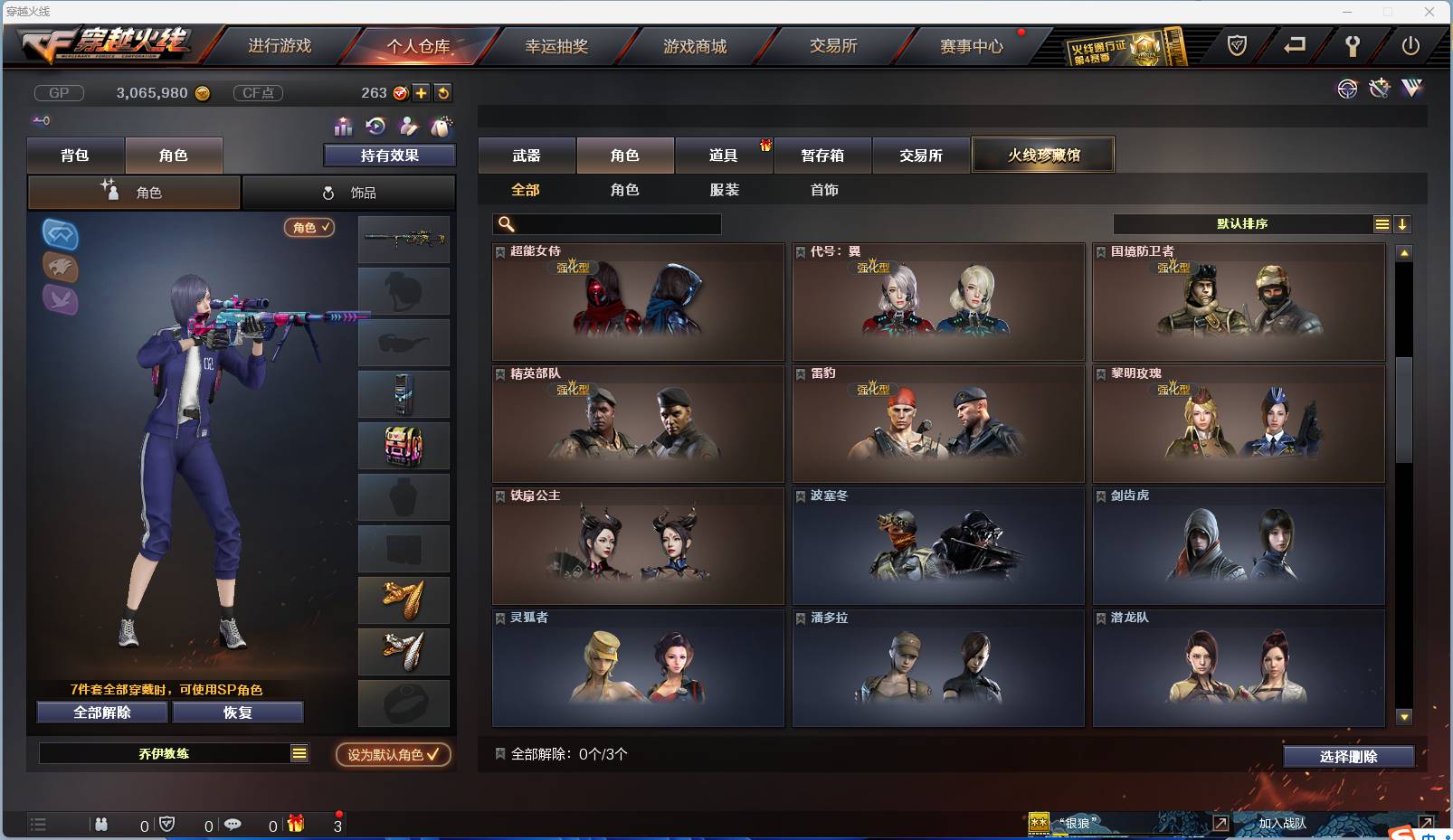Viewport: 1453px width, 840px height.
Task: Toggle the bookmark flag on 超能女侍 card
Action: click(499, 250)
